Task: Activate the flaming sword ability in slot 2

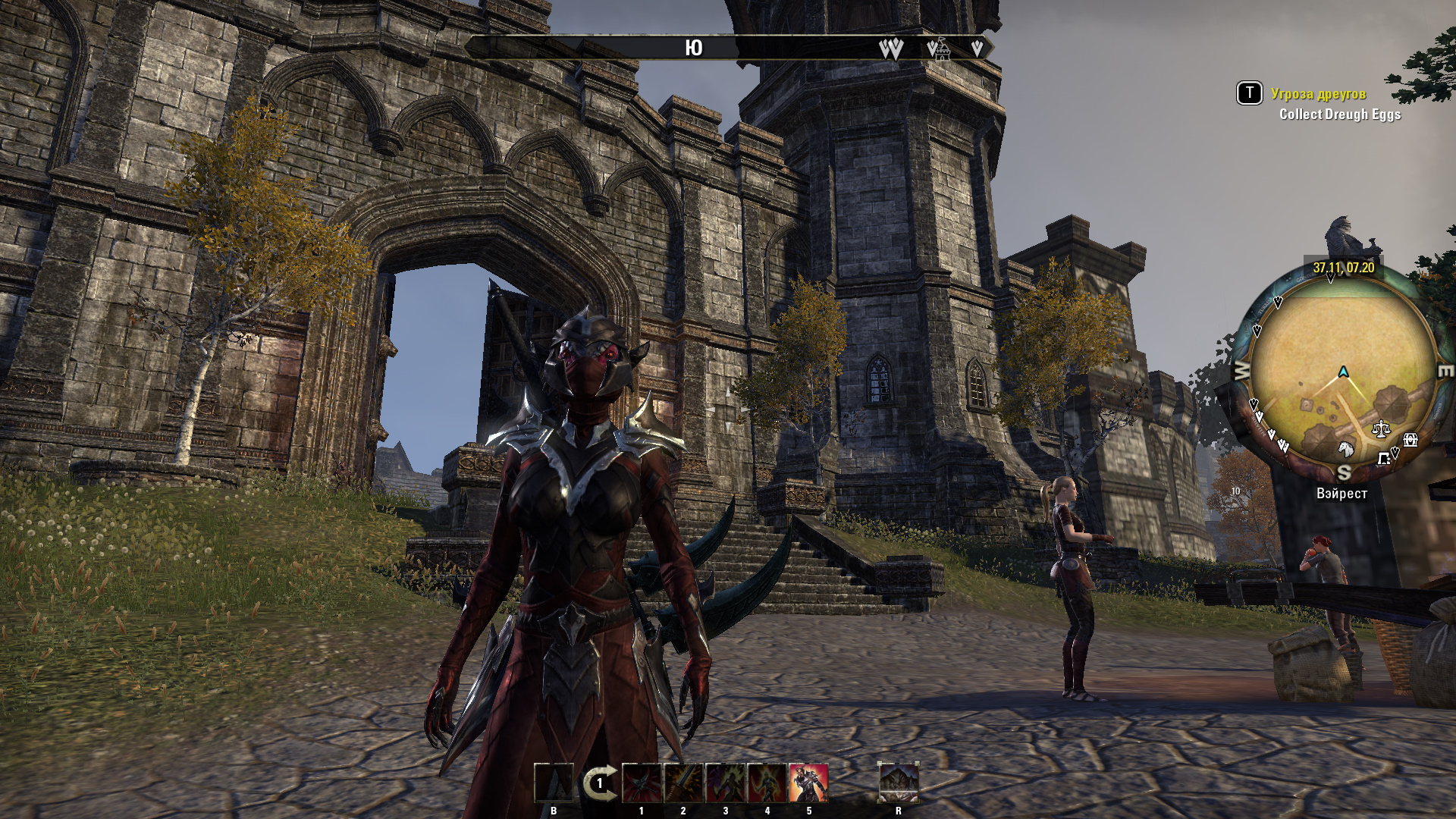Action: coord(682,783)
